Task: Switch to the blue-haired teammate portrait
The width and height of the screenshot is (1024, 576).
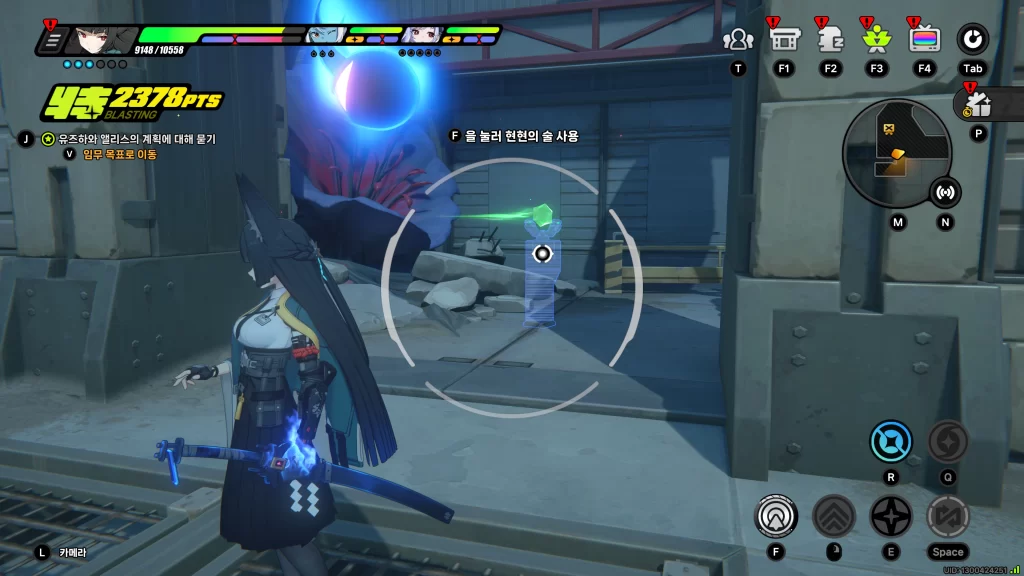Action: [x=324, y=36]
